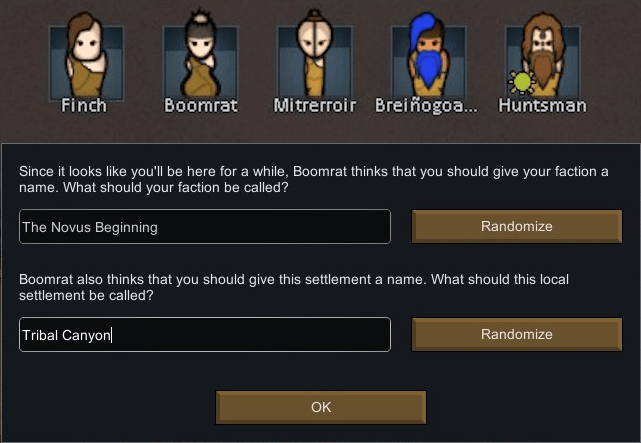This screenshot has width=641, height=443.
Task: Choose Mitrerroir from the colonist bar
Action: [315, 59]
